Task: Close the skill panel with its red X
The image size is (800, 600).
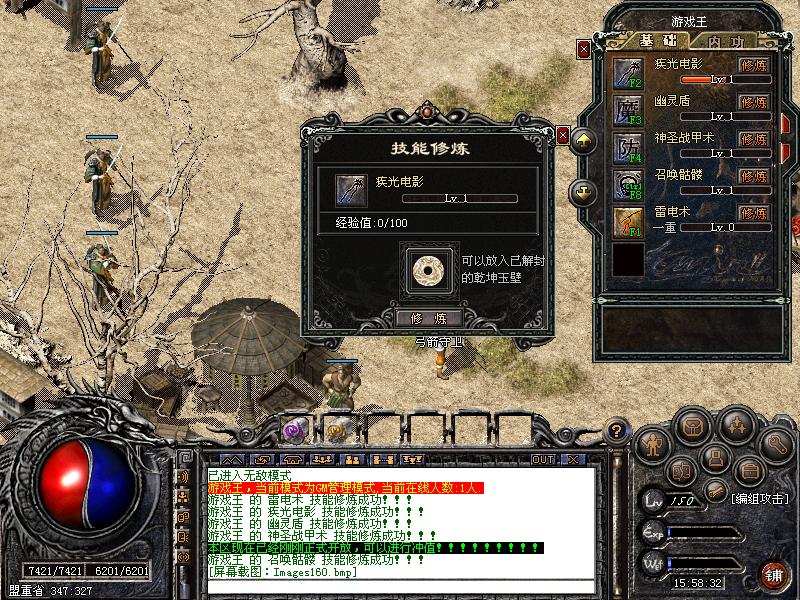Action: 584,48
